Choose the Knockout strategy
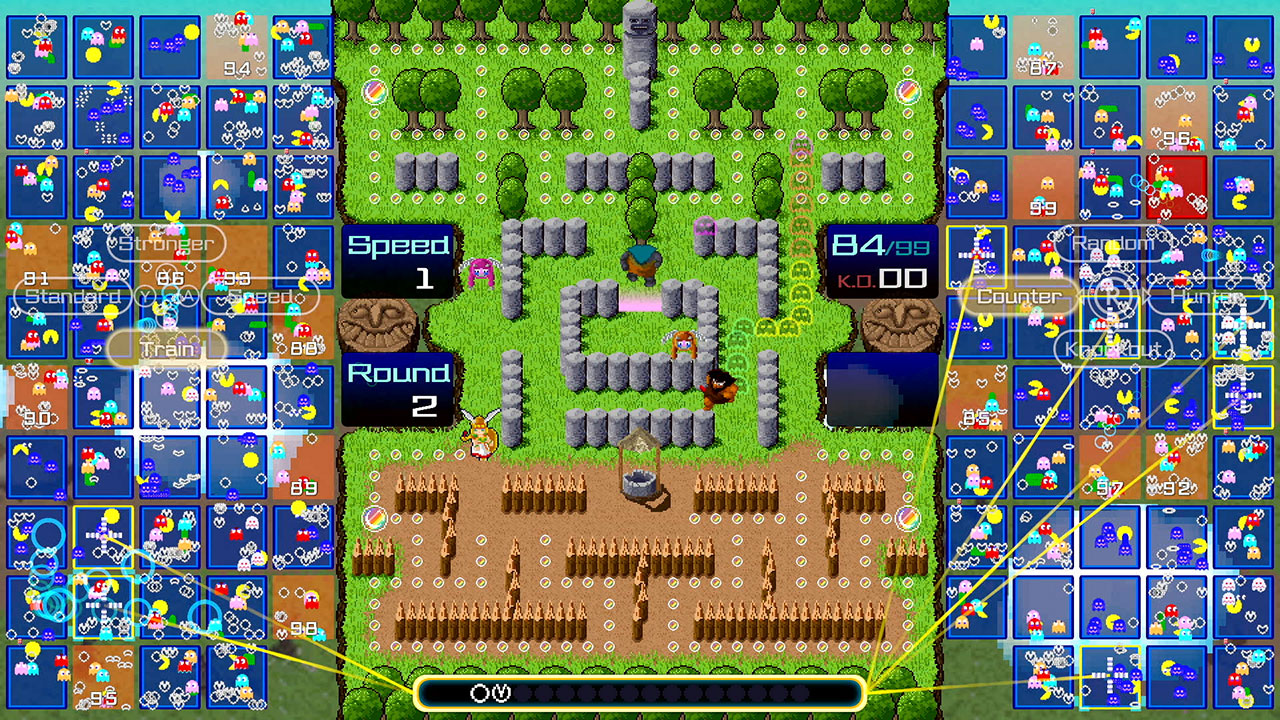Viewport: 1280px width, 720px height. click(x=1113, y=350)
